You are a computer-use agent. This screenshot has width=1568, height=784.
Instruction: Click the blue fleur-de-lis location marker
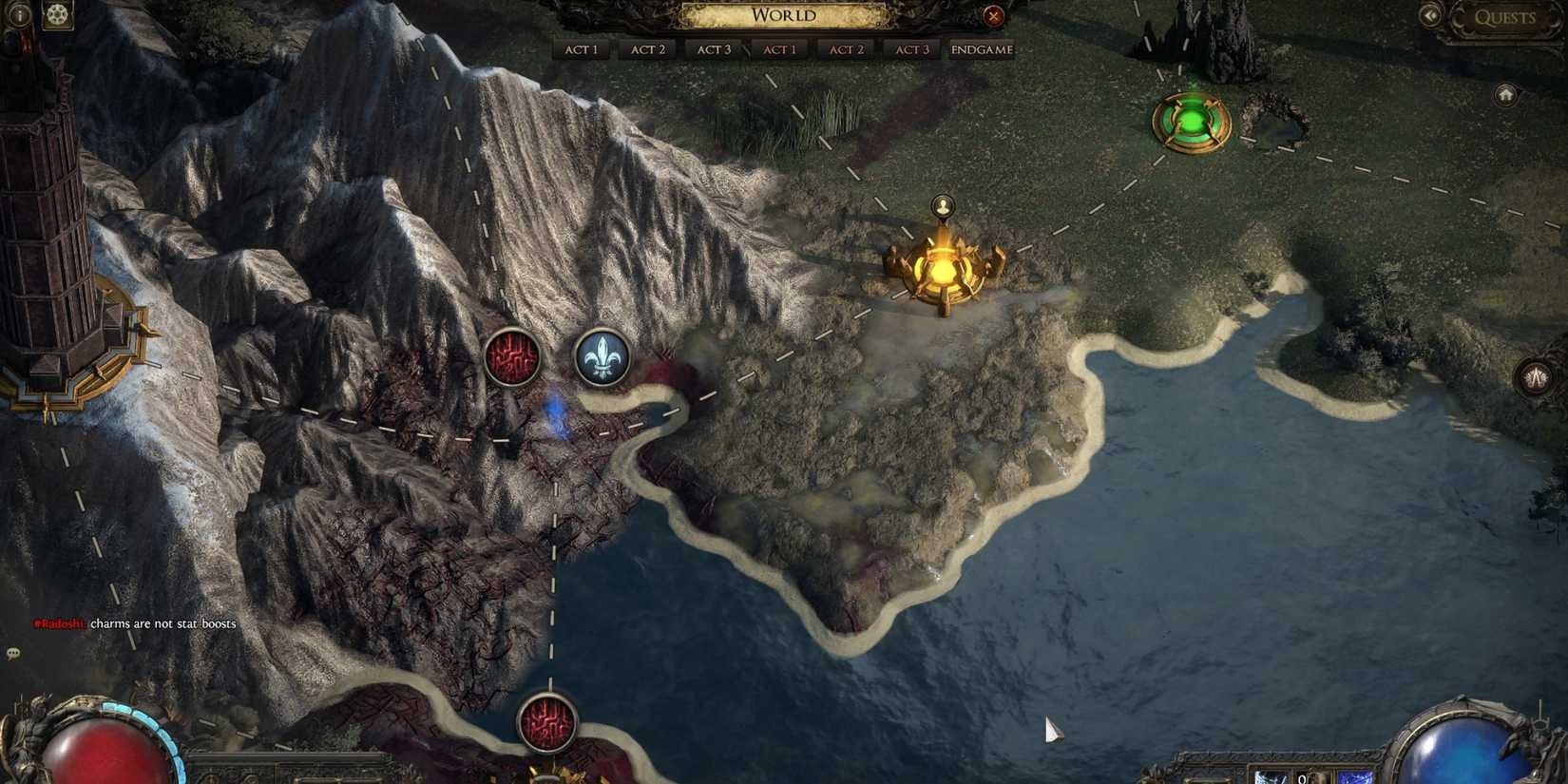pos(605,357)
